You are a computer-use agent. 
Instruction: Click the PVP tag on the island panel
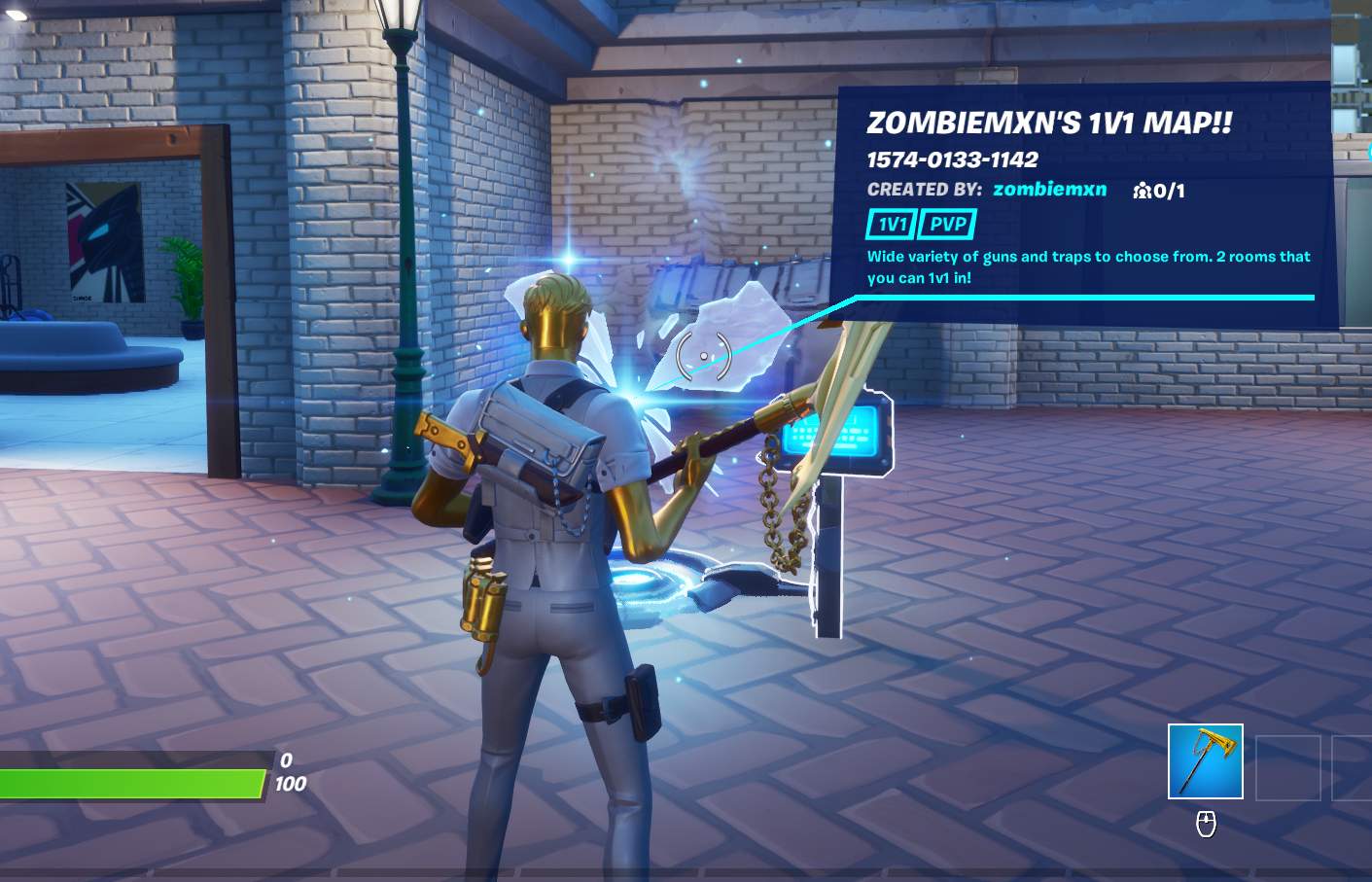tap(947, 225)
